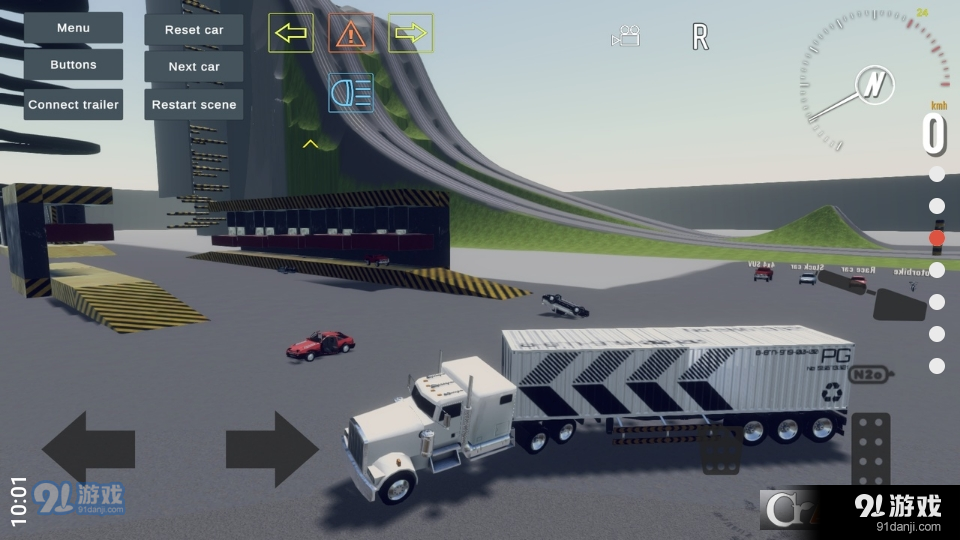
Task: Toggle the headlights icon
Action: pos(351,93)
